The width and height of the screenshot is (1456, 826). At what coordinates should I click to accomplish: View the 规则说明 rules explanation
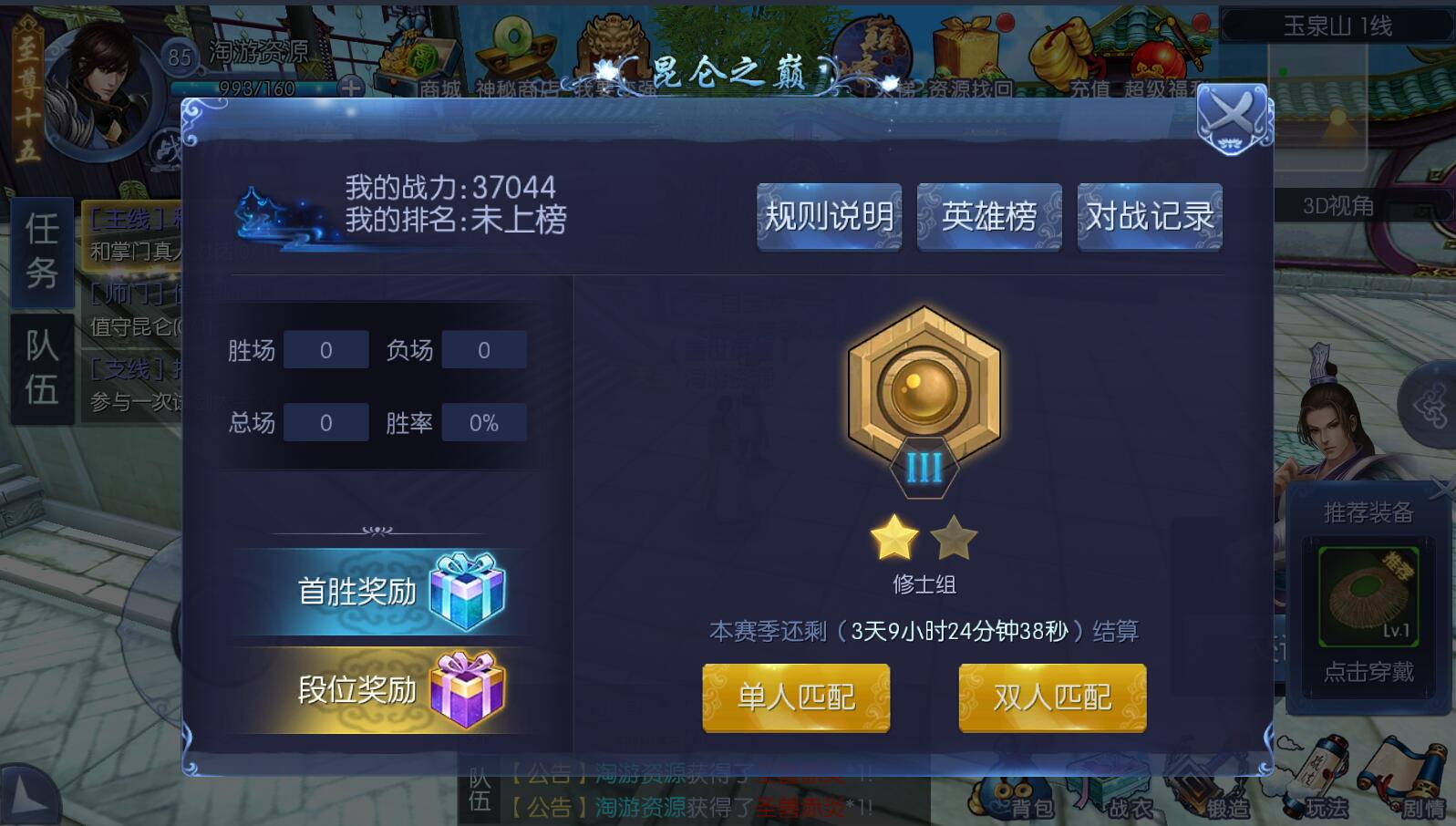[828, 217]
